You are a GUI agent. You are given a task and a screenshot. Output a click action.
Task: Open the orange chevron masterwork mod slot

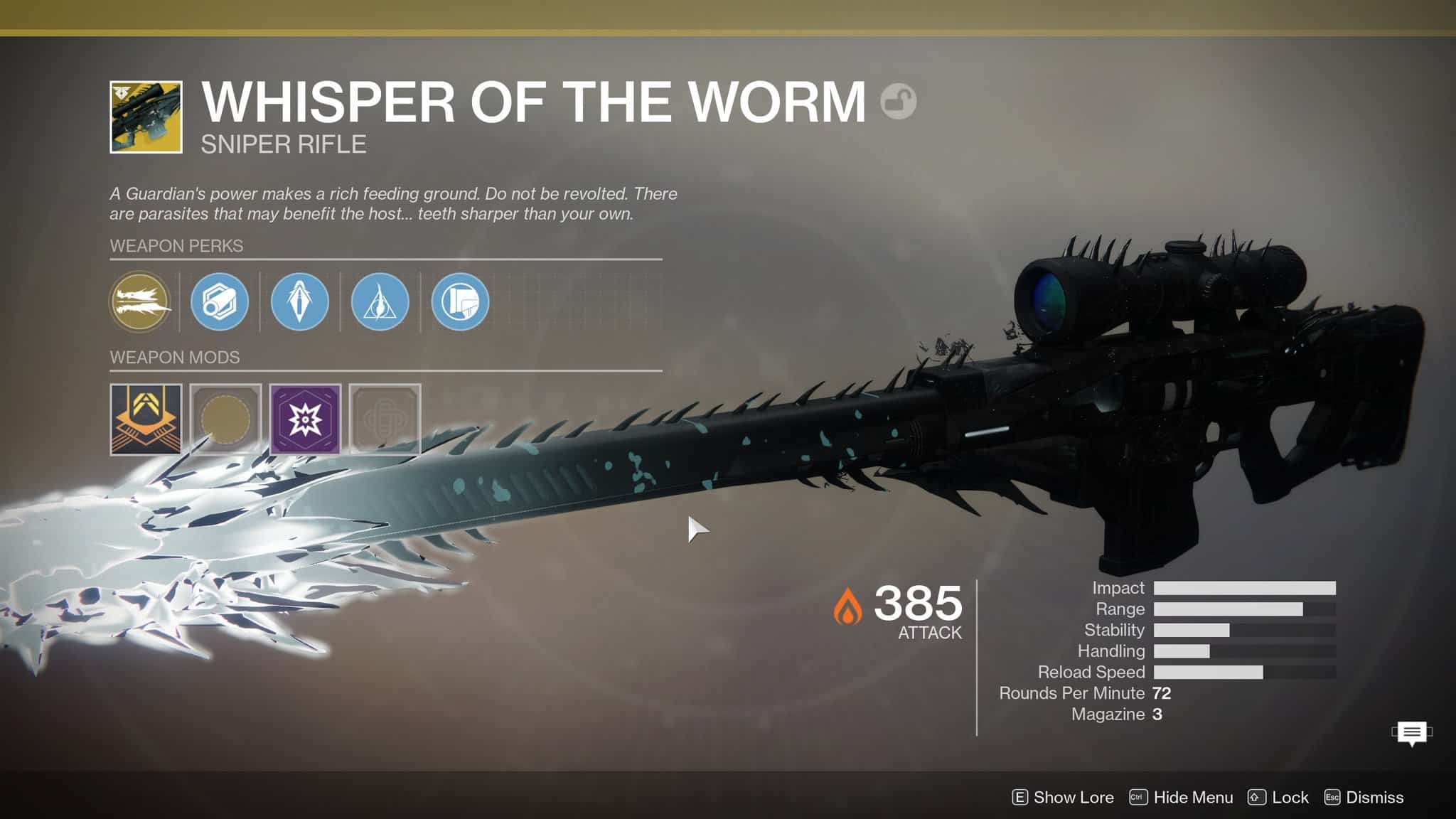tap(146, 419)
